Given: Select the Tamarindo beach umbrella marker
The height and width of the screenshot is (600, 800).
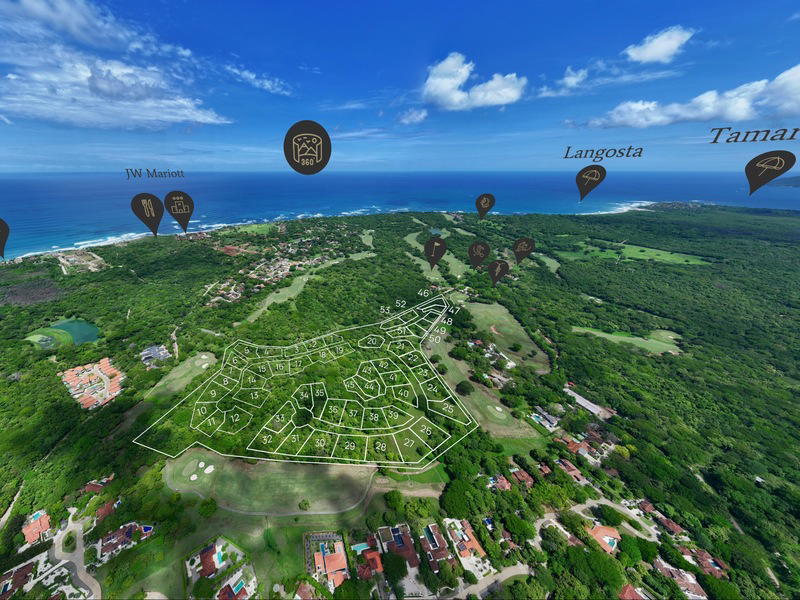Looking at the screenshot, I should coord(769,167).
